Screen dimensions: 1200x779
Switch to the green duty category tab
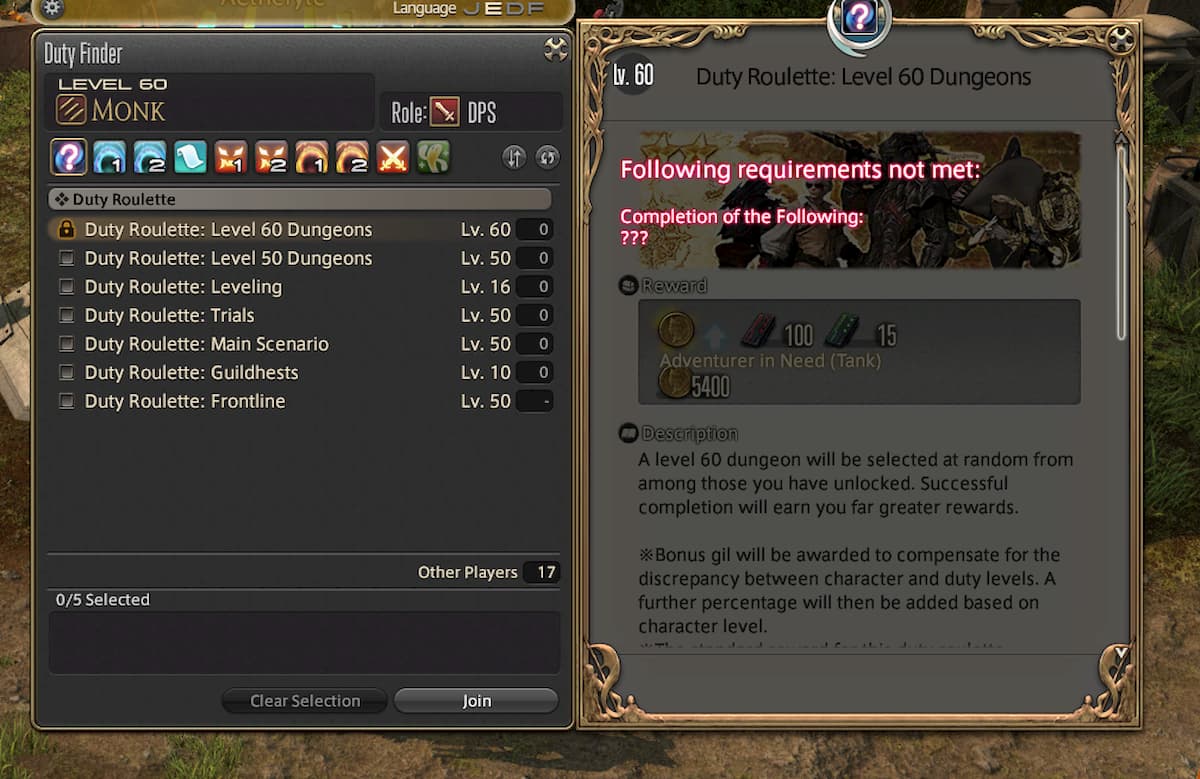pos(433,157)
